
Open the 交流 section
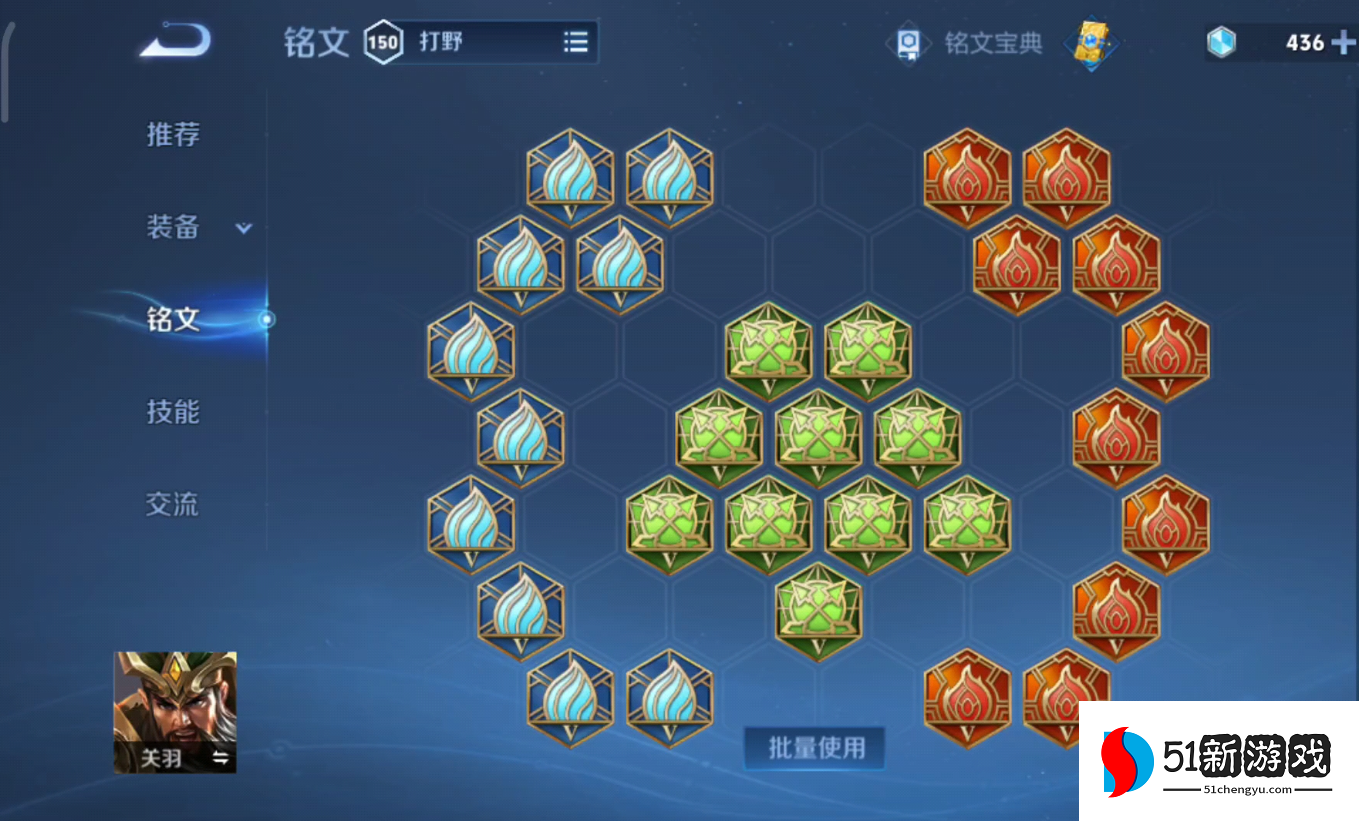[173, 504]
